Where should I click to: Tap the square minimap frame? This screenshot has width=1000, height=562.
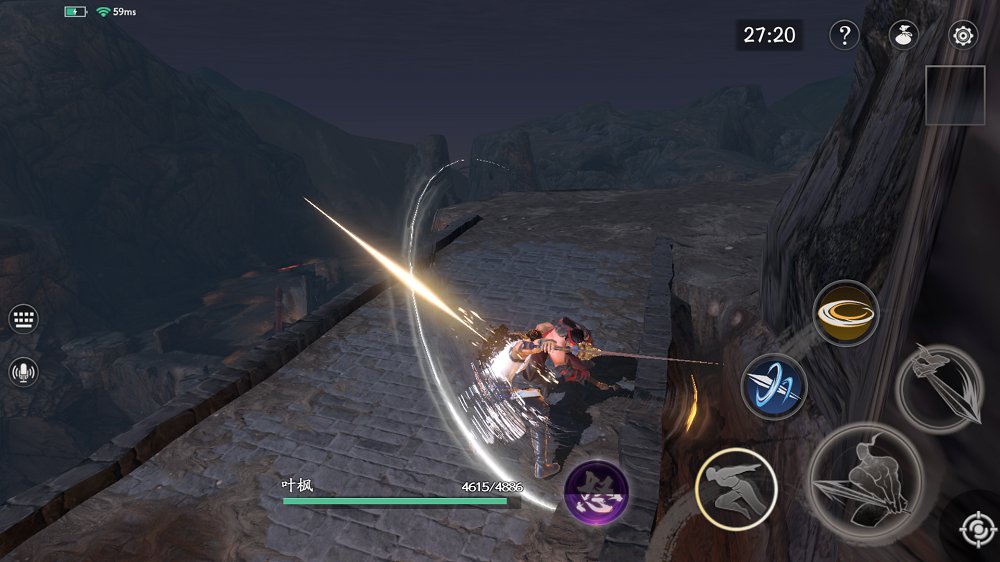955,95
